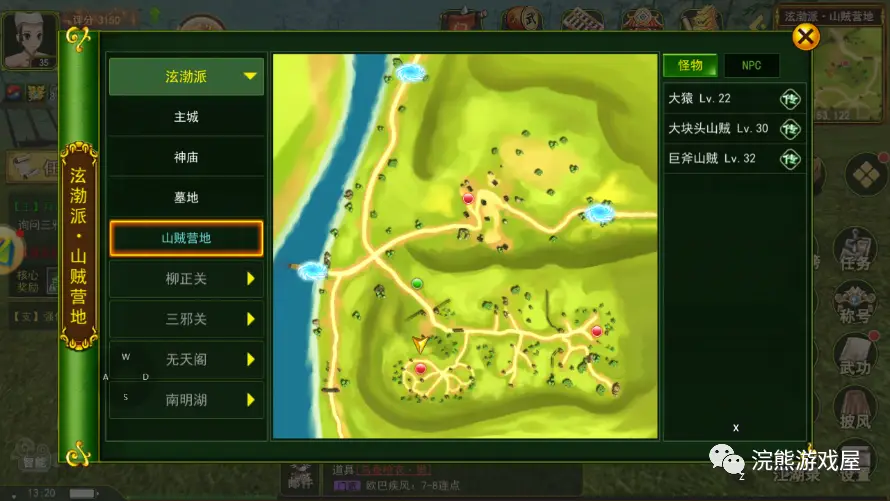
Task: Open the 墓地 area map
Action: [186, 198]
